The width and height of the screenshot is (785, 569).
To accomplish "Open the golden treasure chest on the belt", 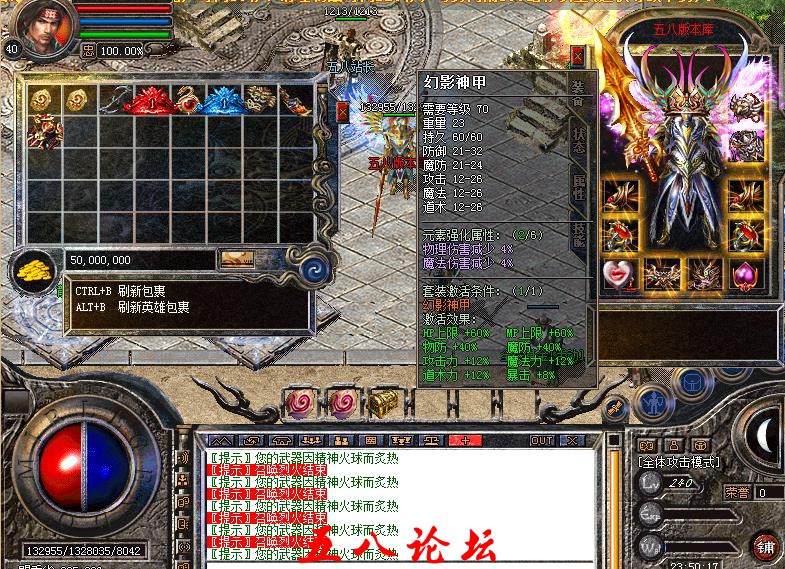I will (x=383, y=402).
